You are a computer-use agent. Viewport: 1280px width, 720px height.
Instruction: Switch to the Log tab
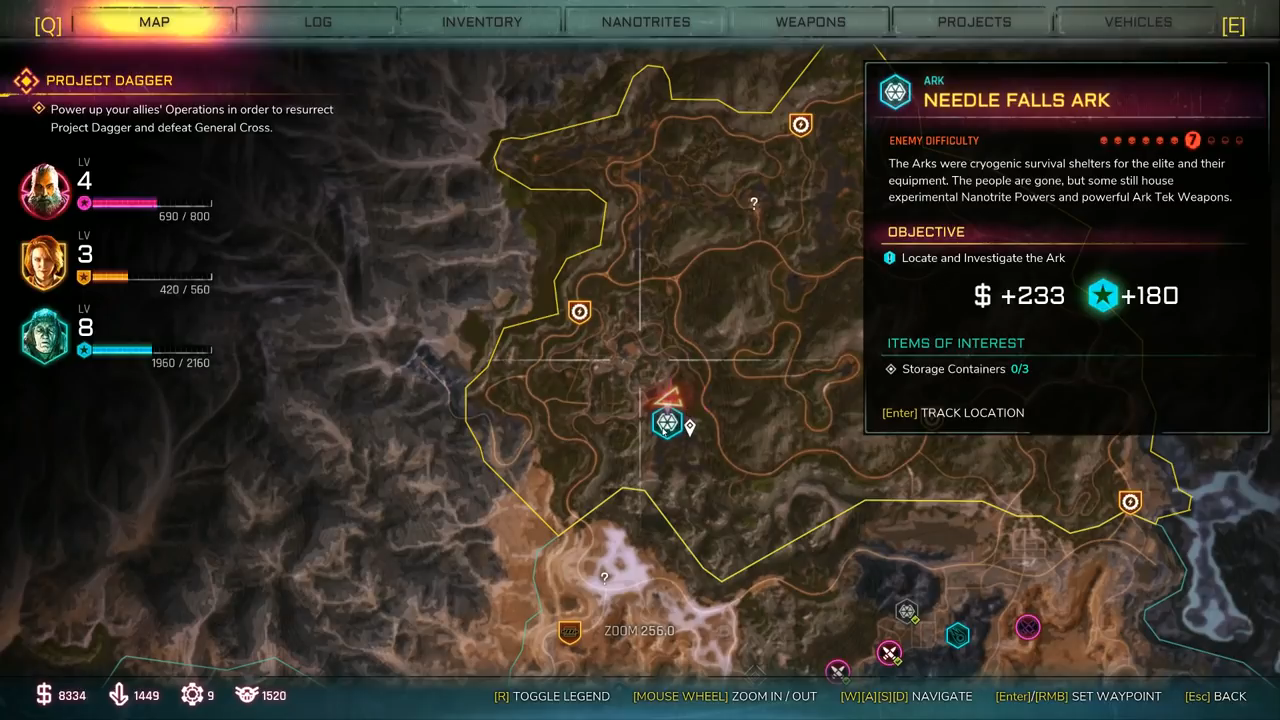click(x=318, y=22)
